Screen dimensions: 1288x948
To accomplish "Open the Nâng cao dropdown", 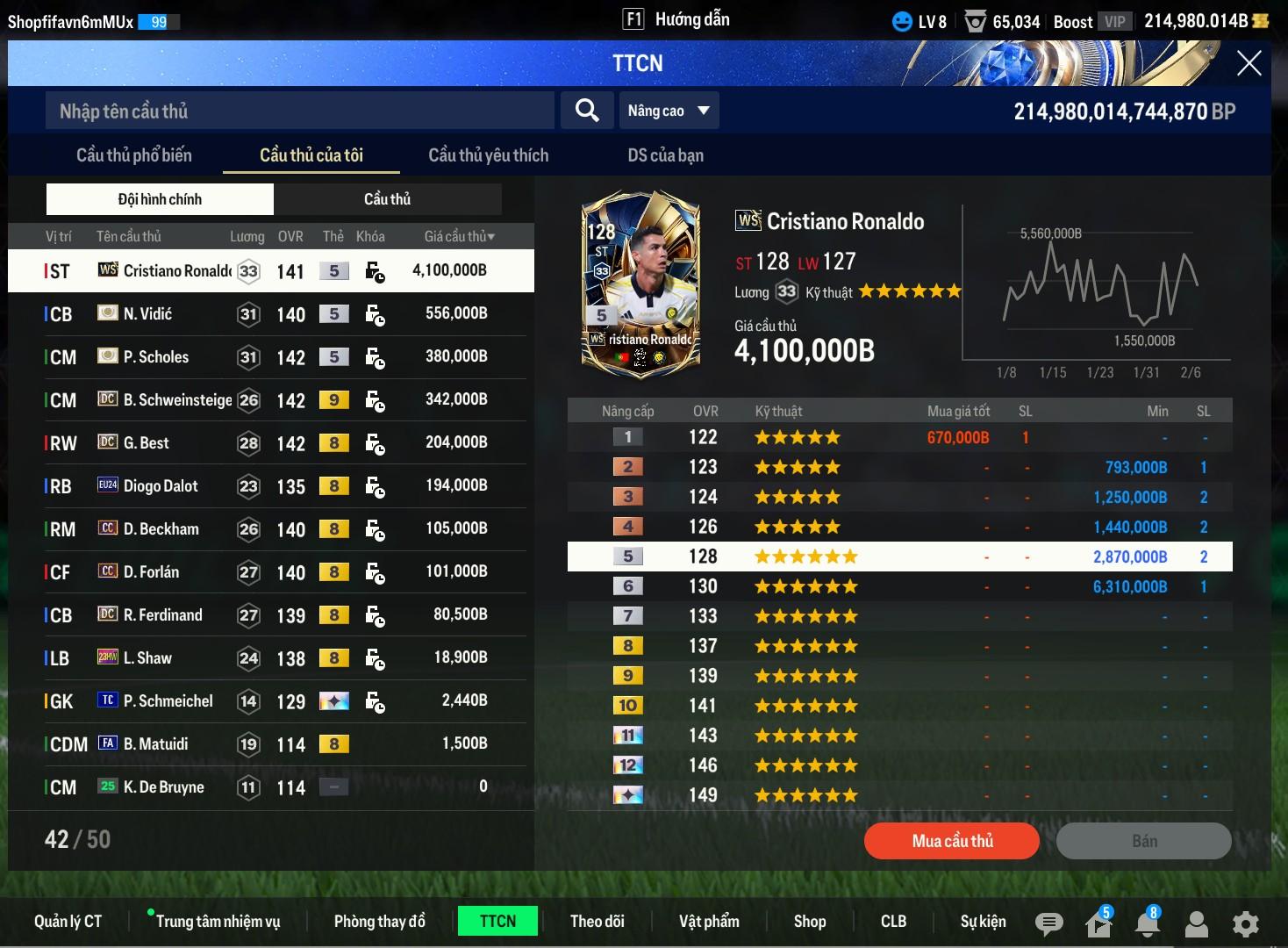I will (x=669, y=111).
